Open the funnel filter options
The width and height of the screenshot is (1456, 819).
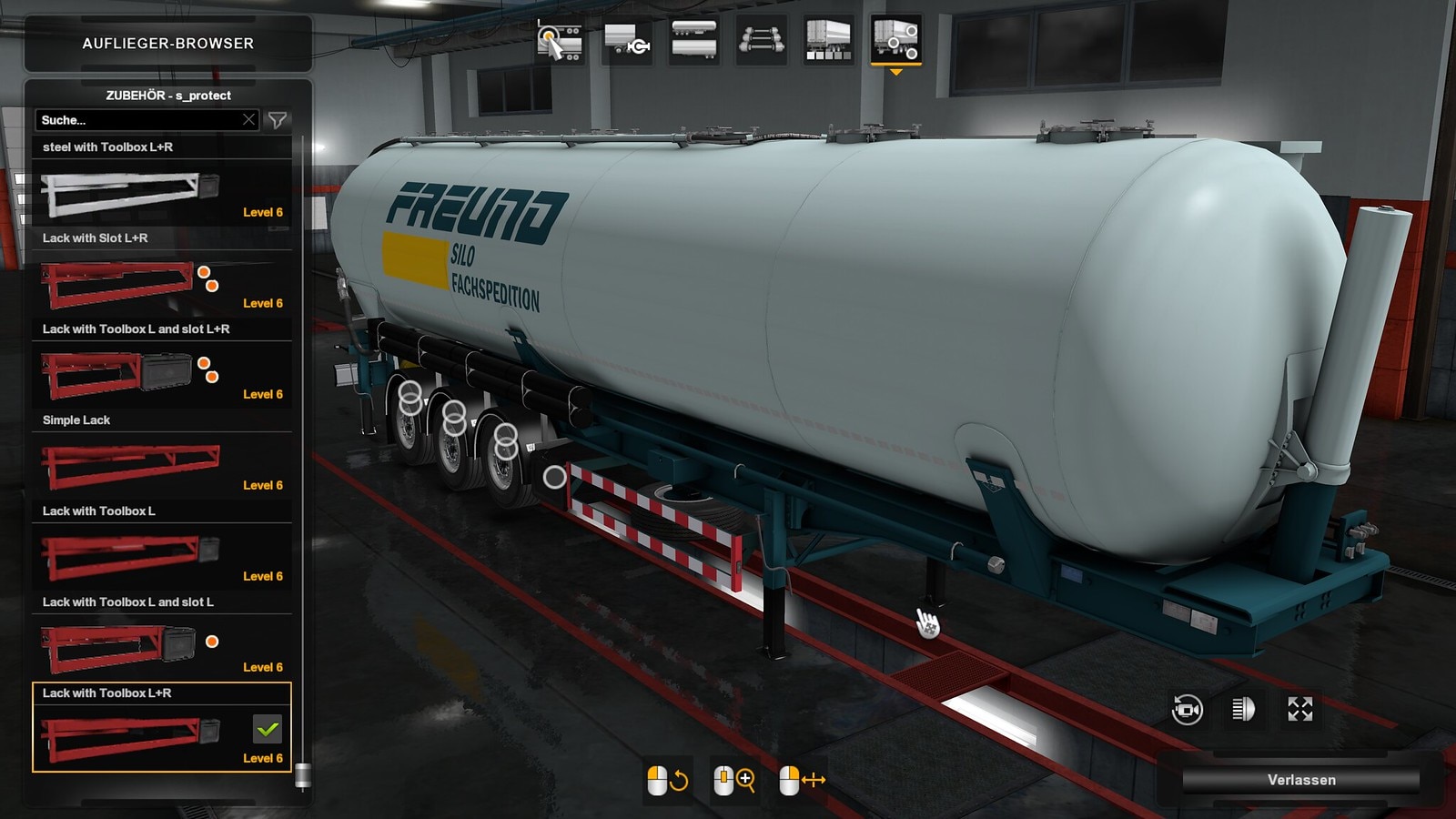pyautogui.click(x=278, y=120)
